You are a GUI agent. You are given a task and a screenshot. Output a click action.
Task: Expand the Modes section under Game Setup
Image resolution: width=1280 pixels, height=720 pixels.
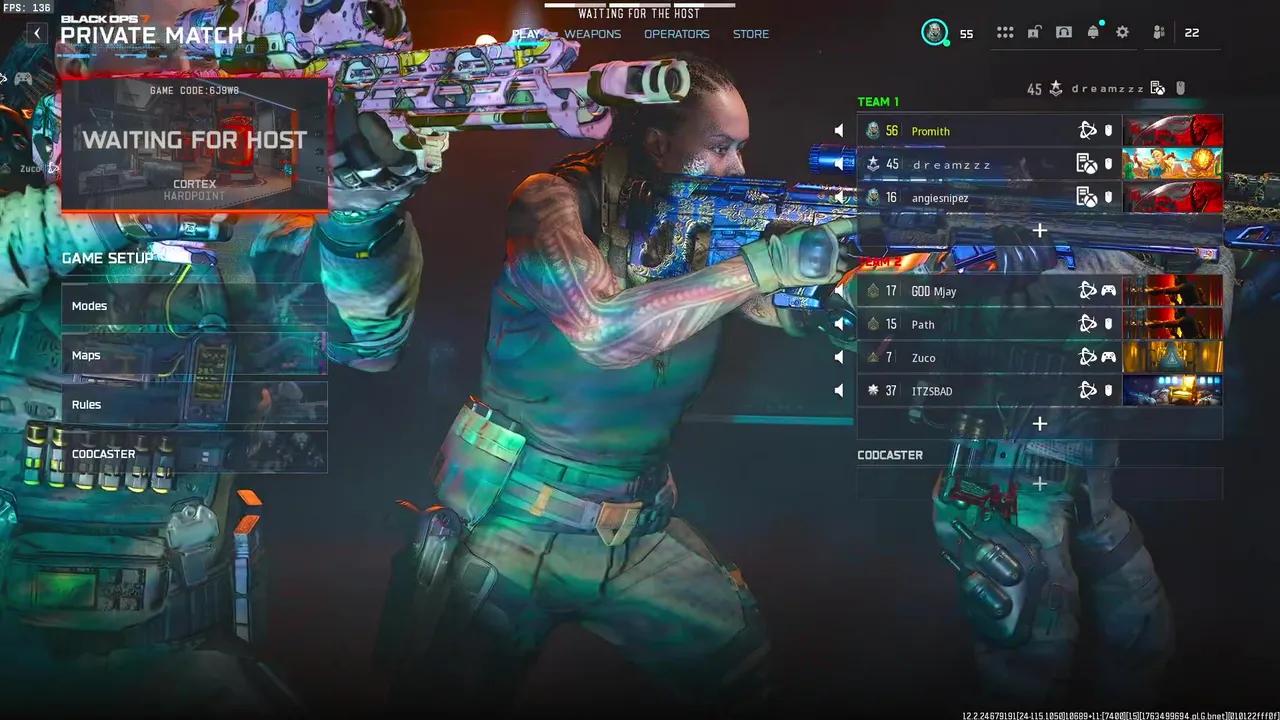point(193,305)
